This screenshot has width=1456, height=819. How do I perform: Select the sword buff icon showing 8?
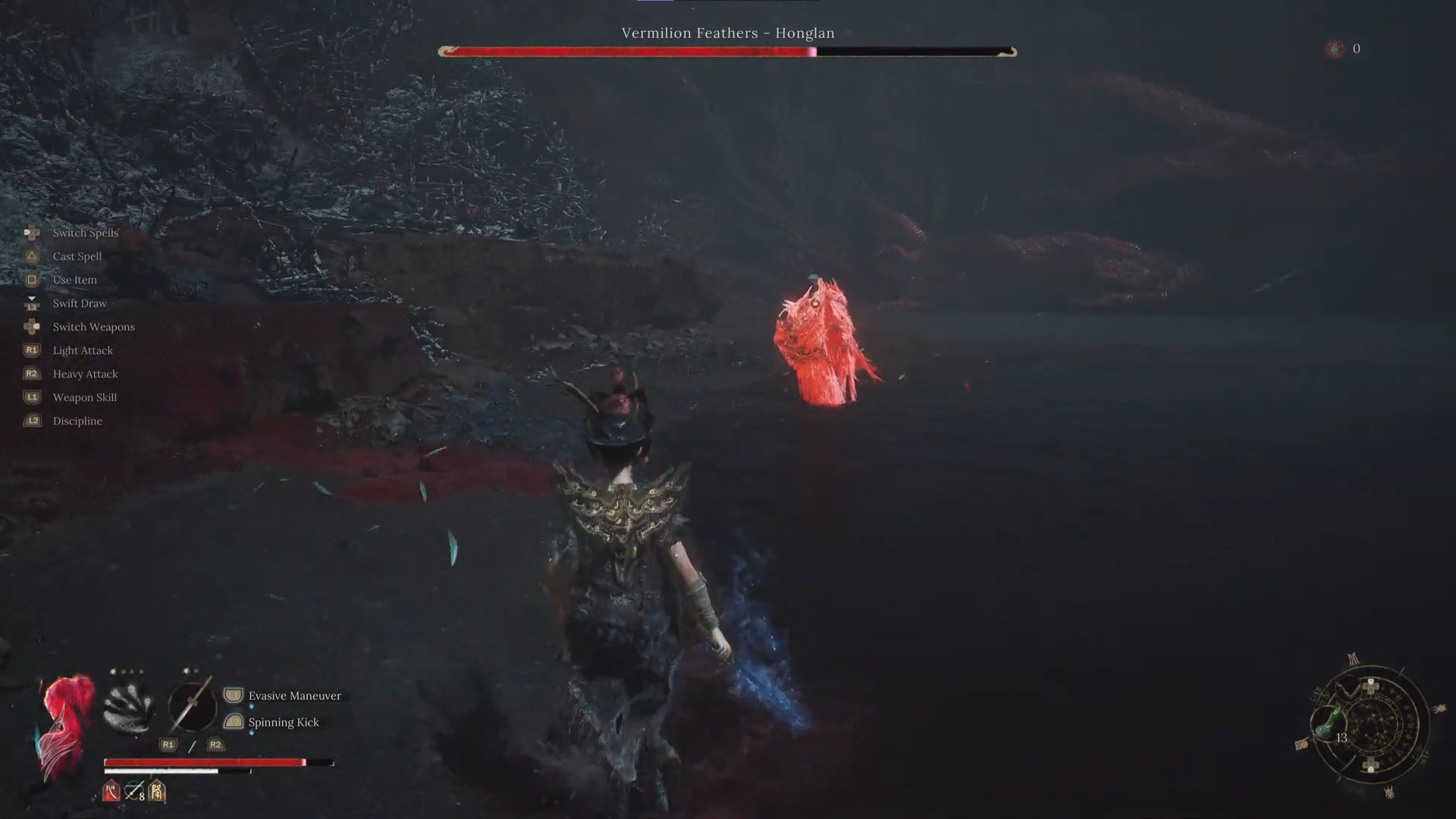click(135, 792)
